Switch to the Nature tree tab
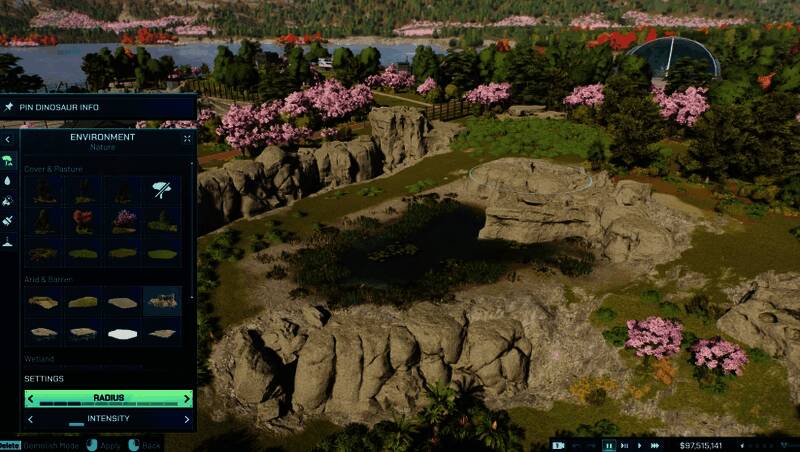 (9, 160)
